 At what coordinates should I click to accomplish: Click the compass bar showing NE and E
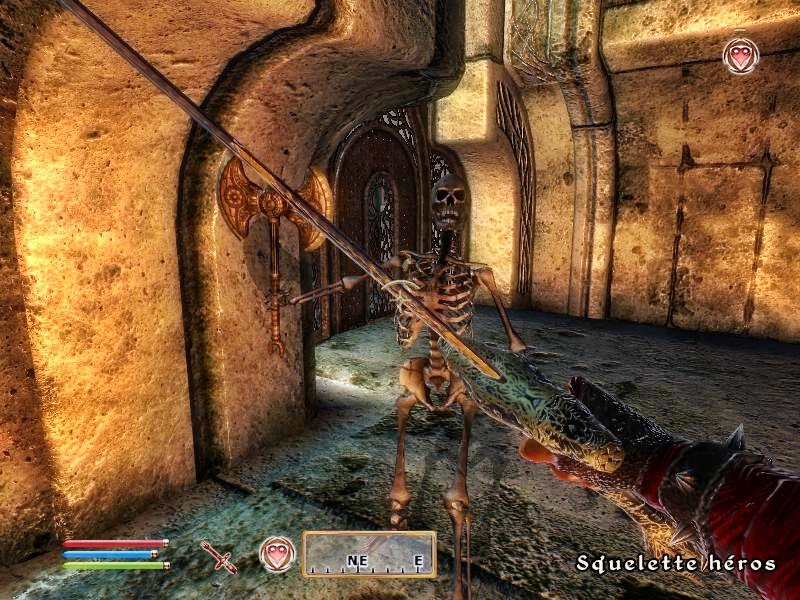point(369,554)
